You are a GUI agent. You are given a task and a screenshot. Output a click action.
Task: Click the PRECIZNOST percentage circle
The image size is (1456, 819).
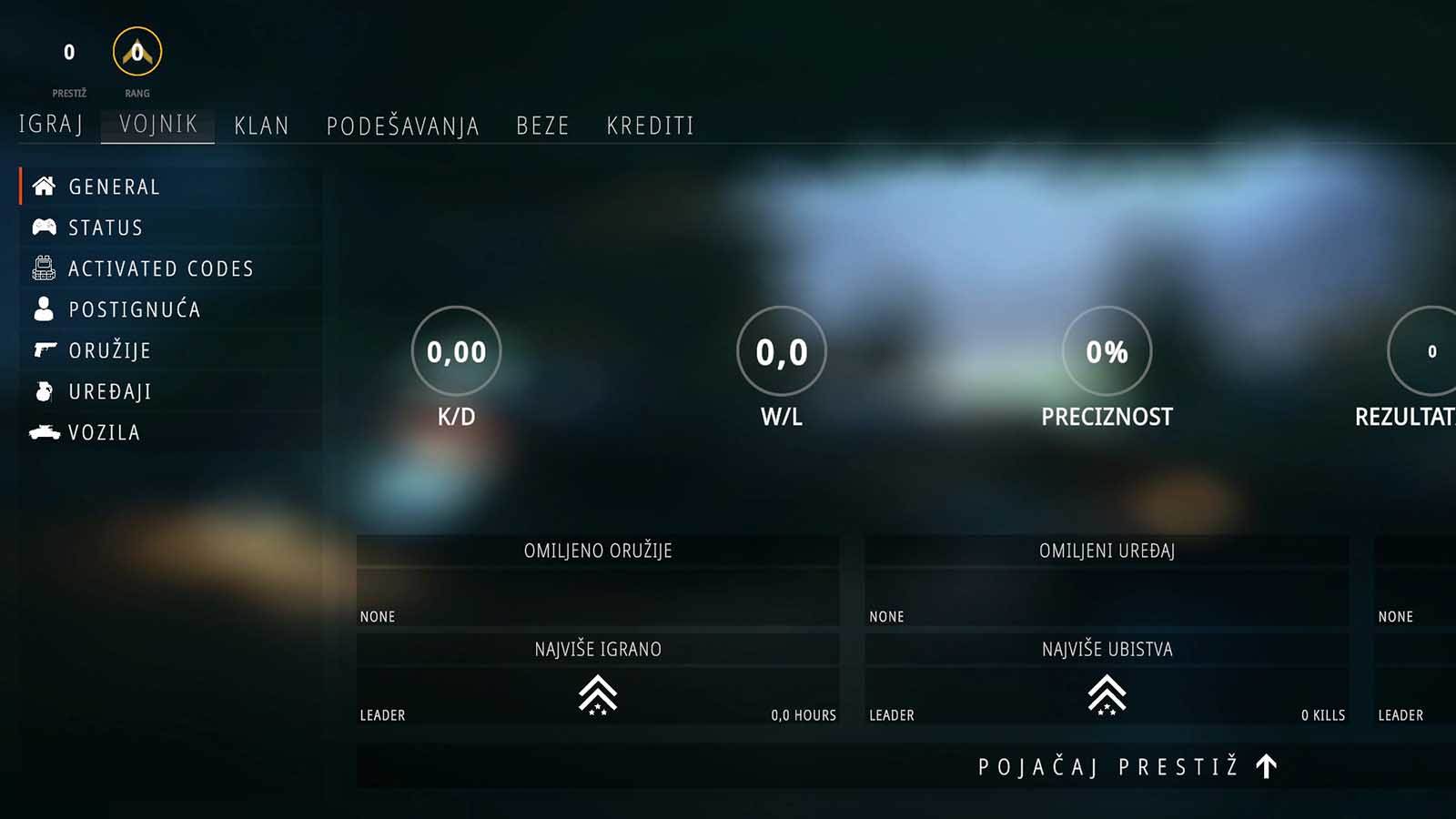pyautogui.click(x=1107, y=351)
